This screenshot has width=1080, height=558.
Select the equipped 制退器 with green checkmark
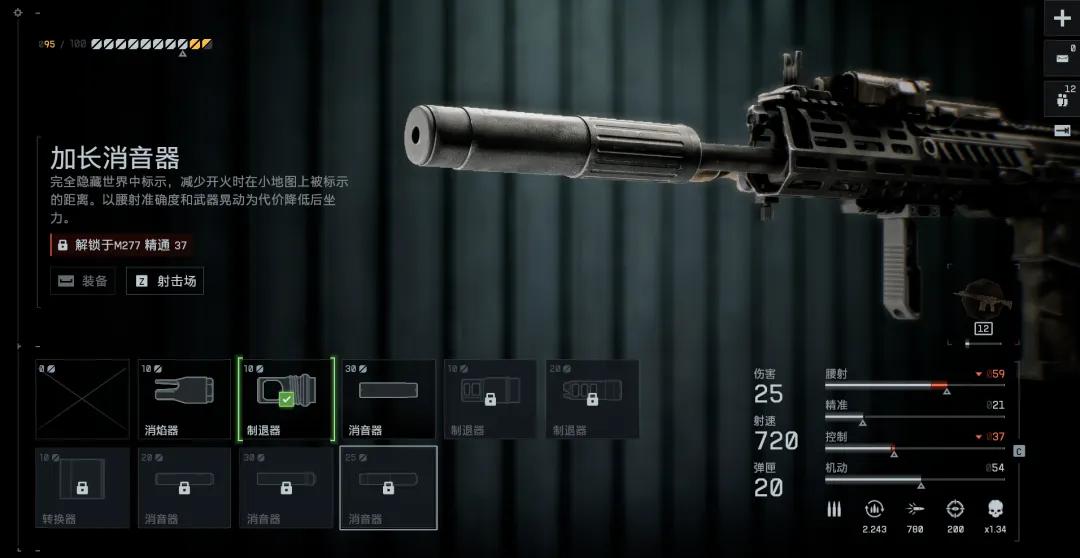coord(286,399)
